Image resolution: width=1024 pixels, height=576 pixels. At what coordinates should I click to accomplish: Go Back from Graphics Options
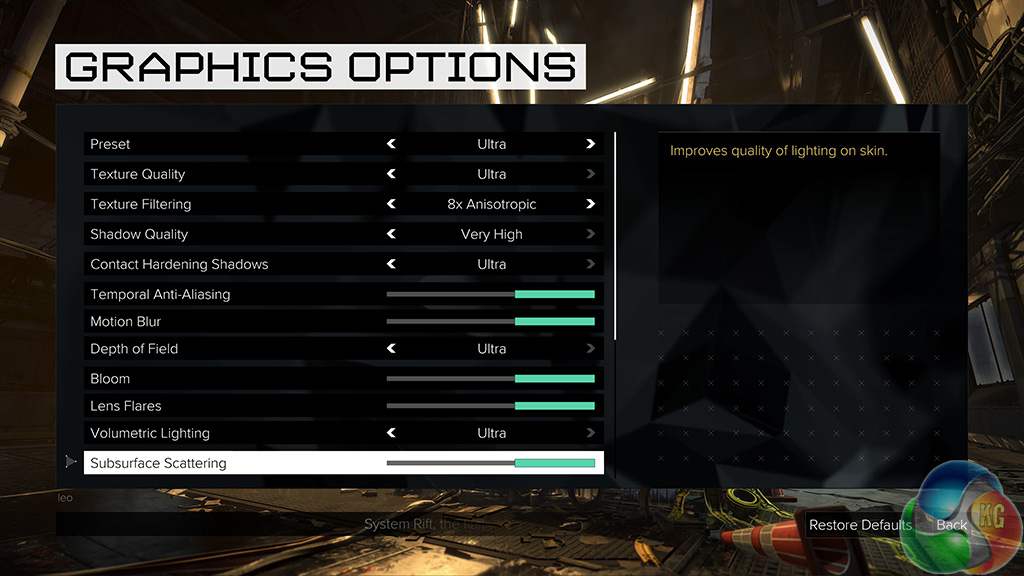pyautogui.click(x=951, y=525)
